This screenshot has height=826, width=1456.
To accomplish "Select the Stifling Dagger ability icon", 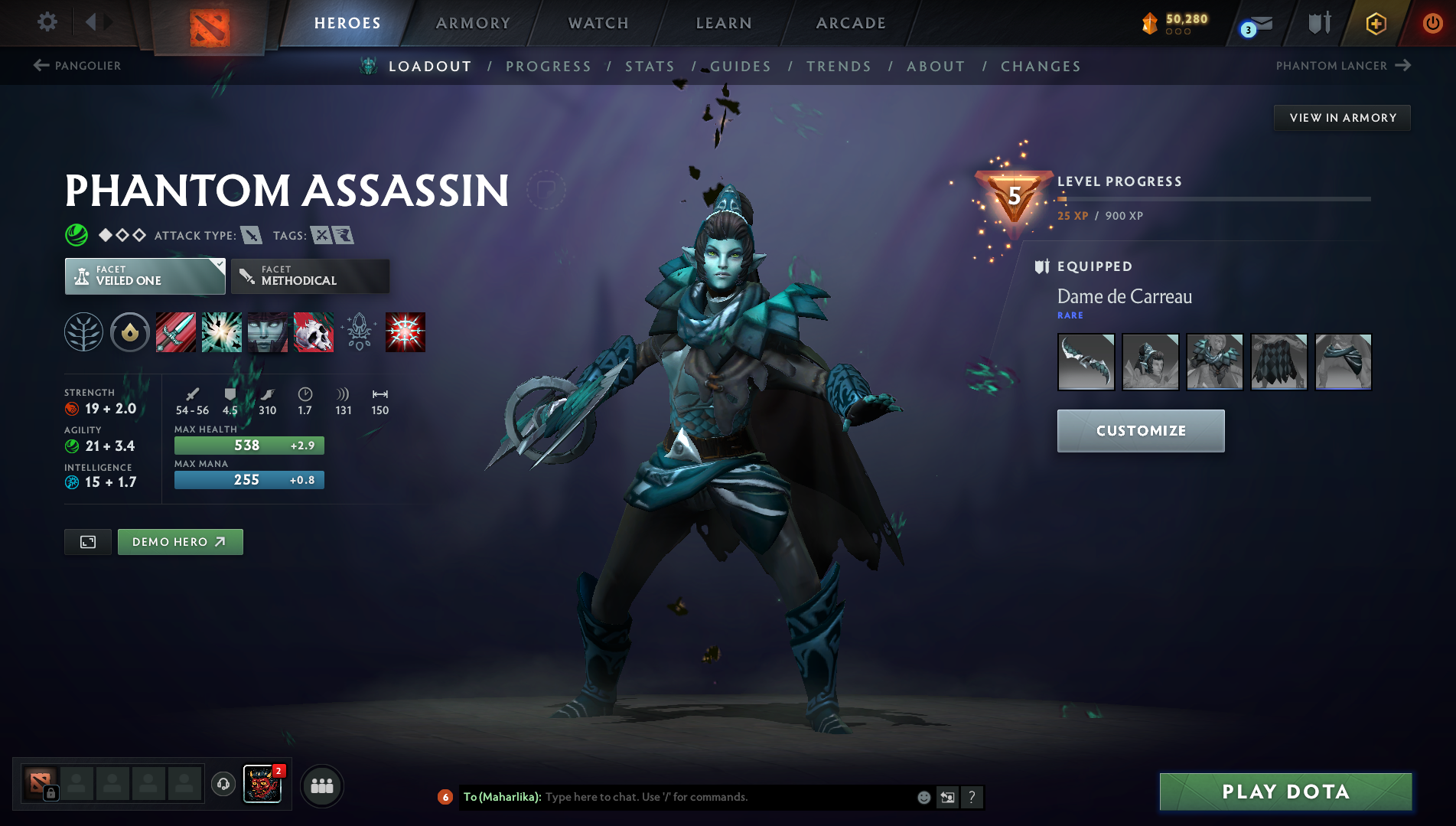I will (175, 331).
